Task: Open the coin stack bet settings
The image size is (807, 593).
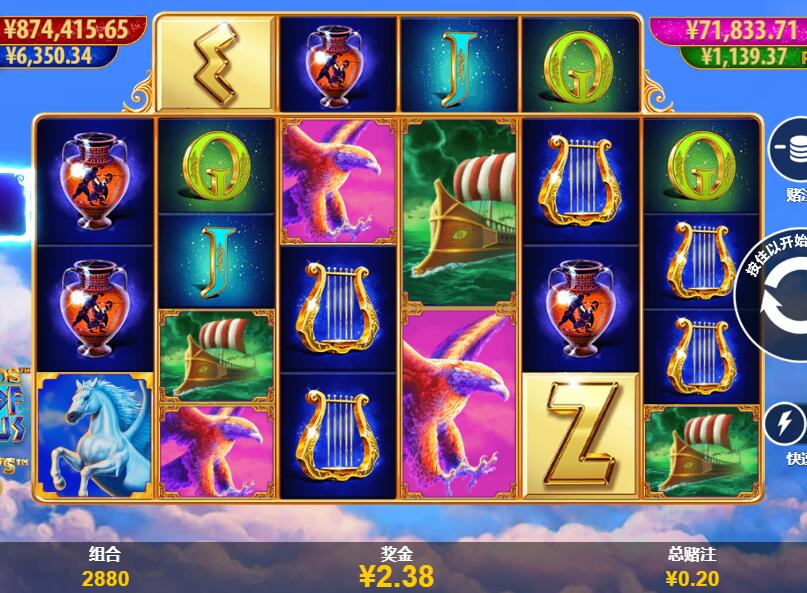Action: [789, 152]
